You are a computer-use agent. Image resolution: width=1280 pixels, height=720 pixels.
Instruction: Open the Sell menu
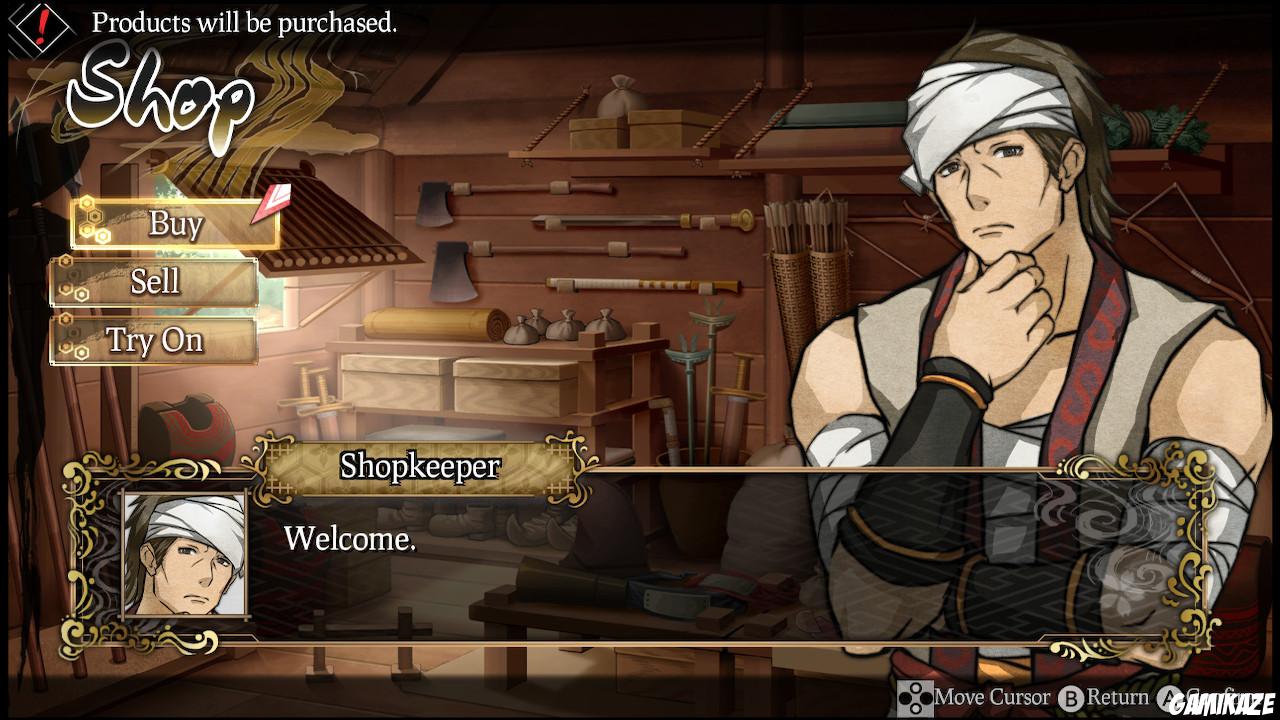[155, 282]
